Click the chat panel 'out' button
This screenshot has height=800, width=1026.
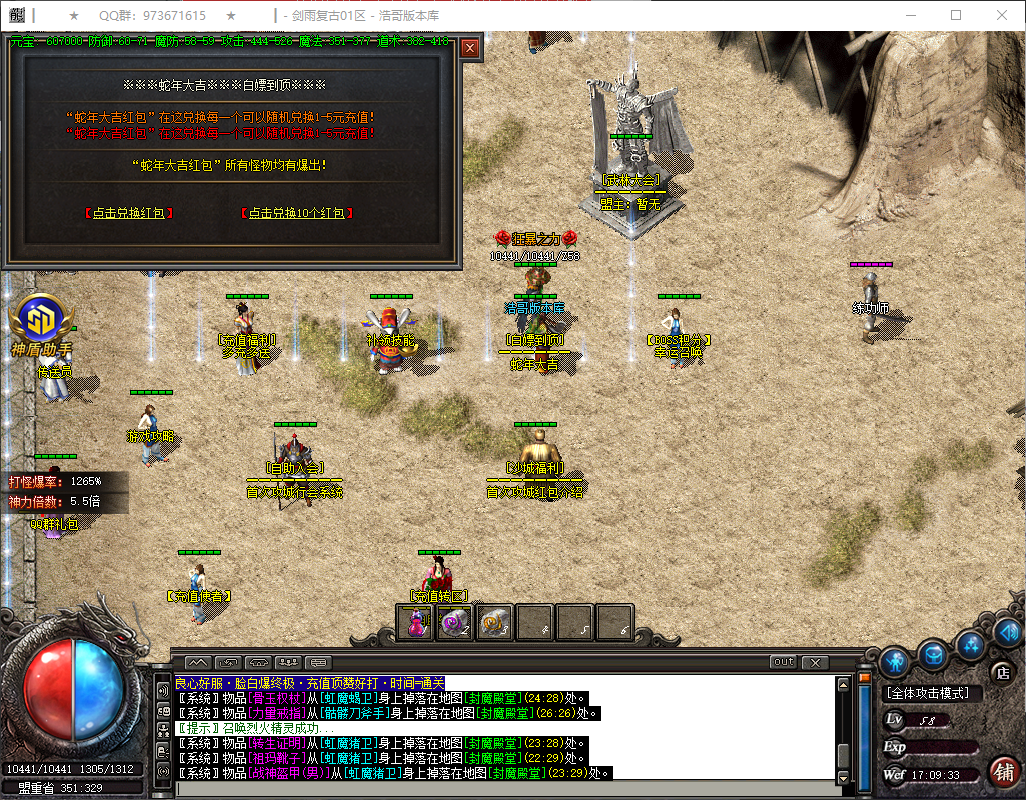coord(783,662)
